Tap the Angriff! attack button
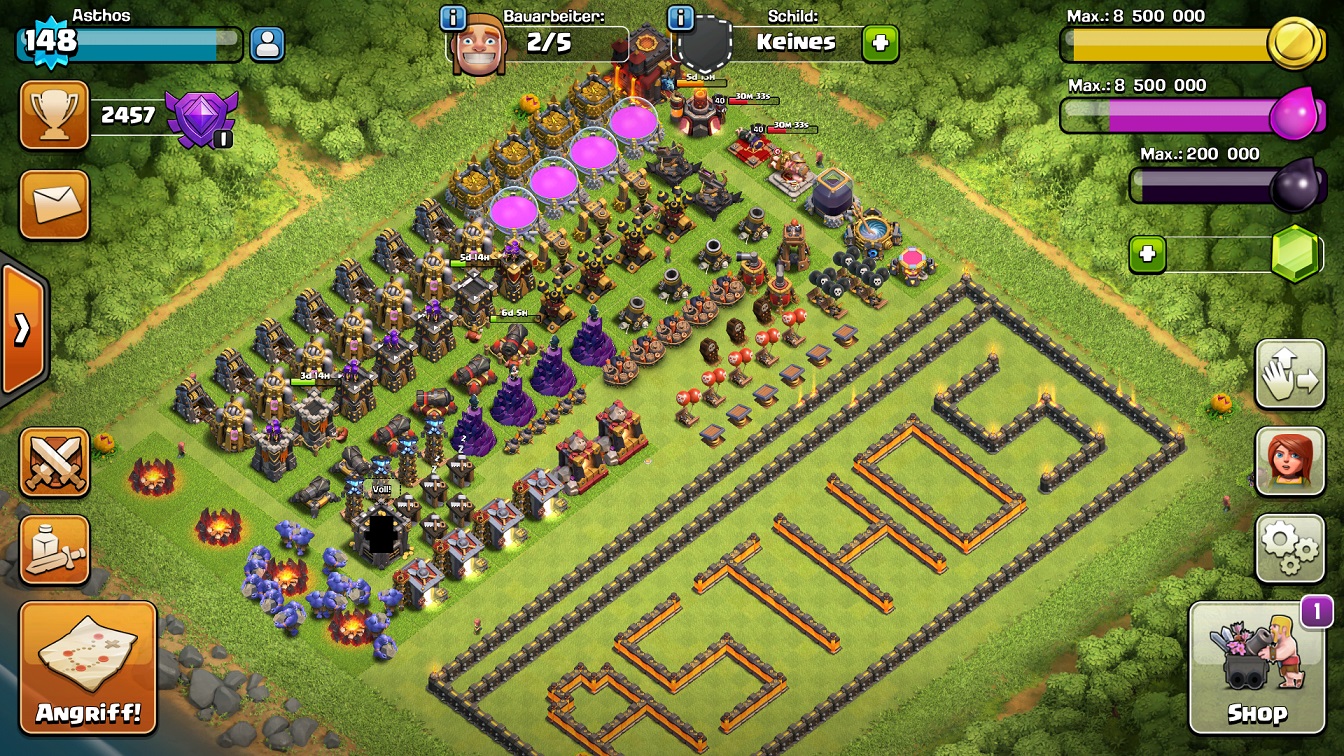The height and width of the screenshot is (756, 1344). coord(88,668)
